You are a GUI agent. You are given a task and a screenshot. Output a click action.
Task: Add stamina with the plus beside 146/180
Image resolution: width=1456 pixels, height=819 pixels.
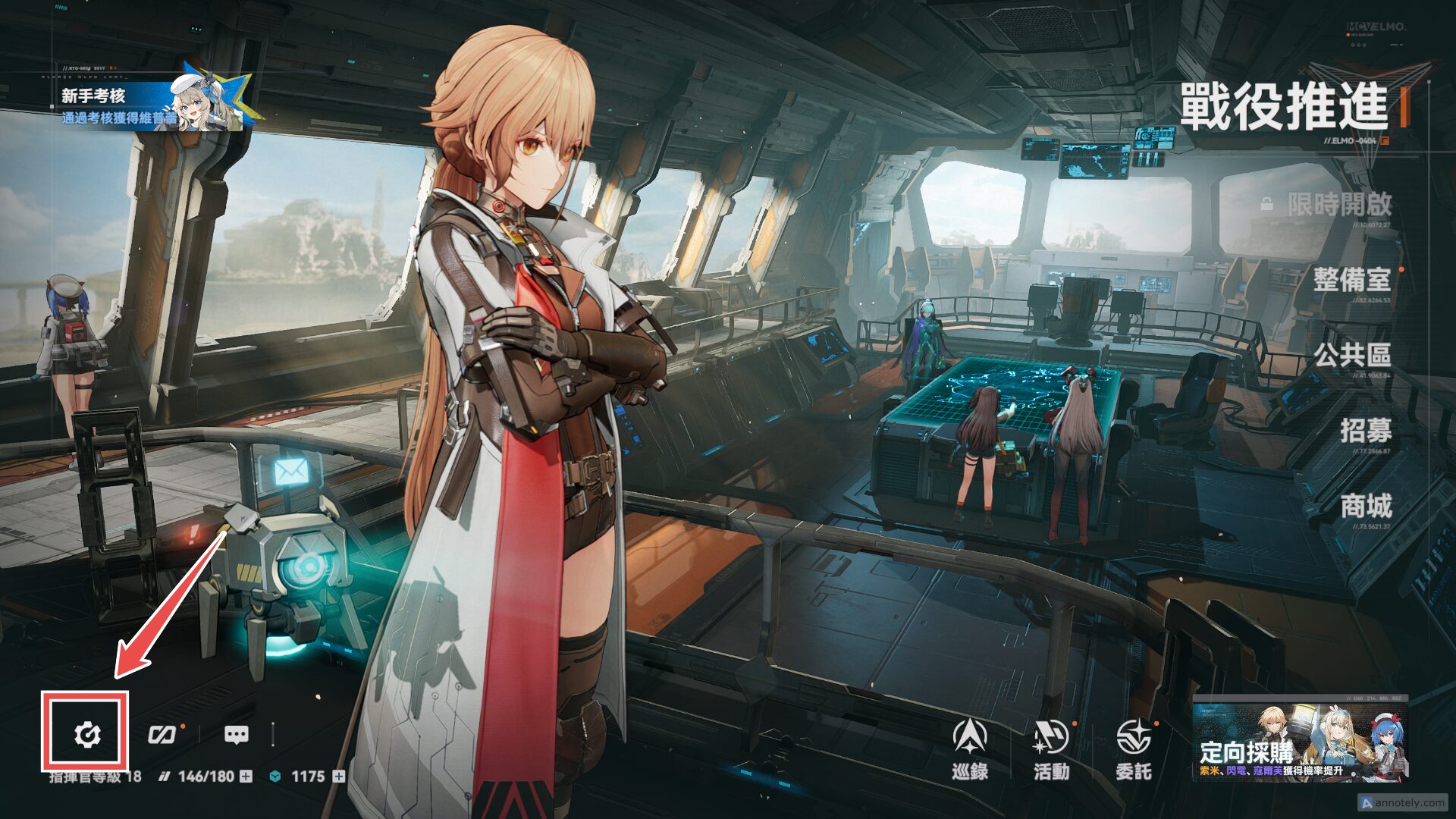(x=246, y=777)
